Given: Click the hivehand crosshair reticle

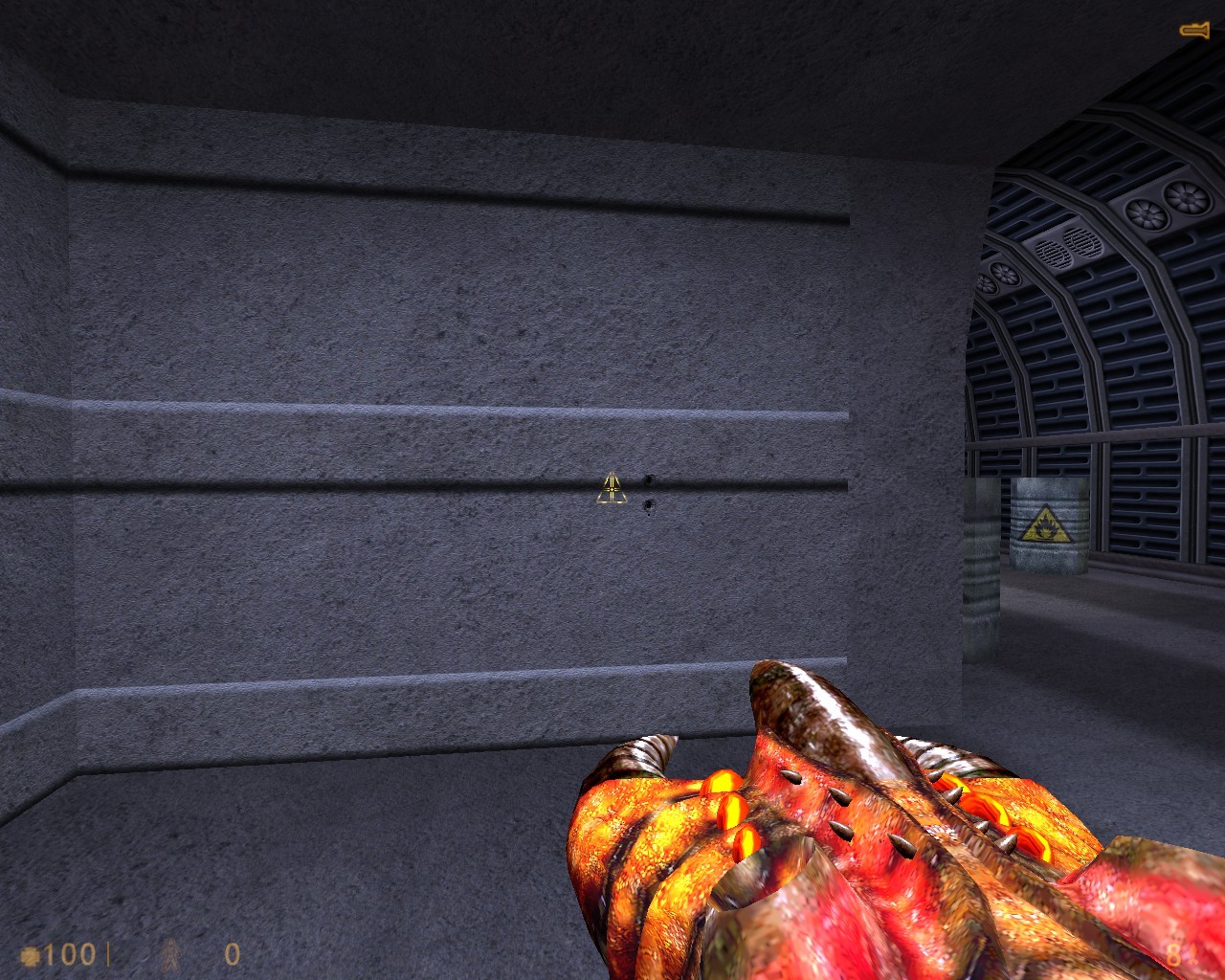Looking at the screenshot, I should click(612, 489).
